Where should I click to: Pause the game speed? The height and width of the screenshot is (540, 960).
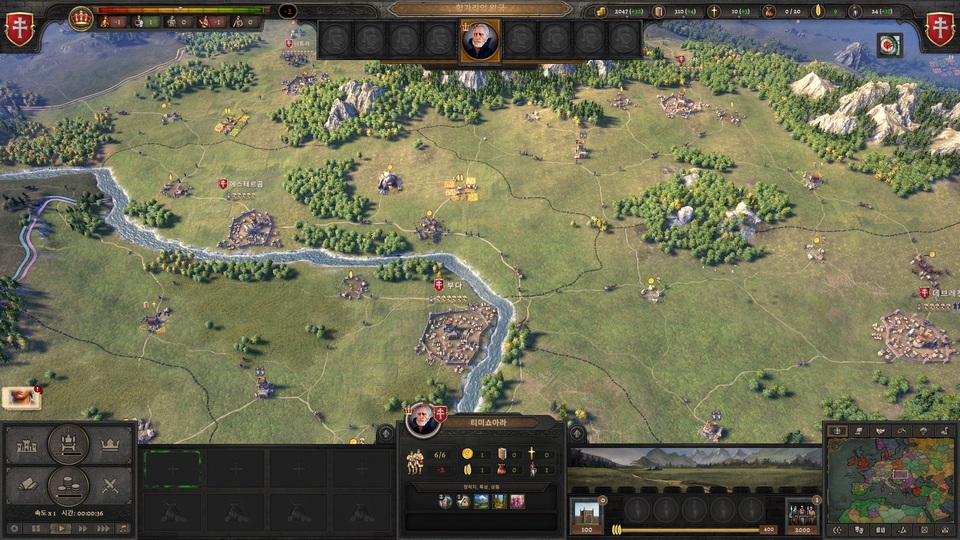[x=36, y=528]
